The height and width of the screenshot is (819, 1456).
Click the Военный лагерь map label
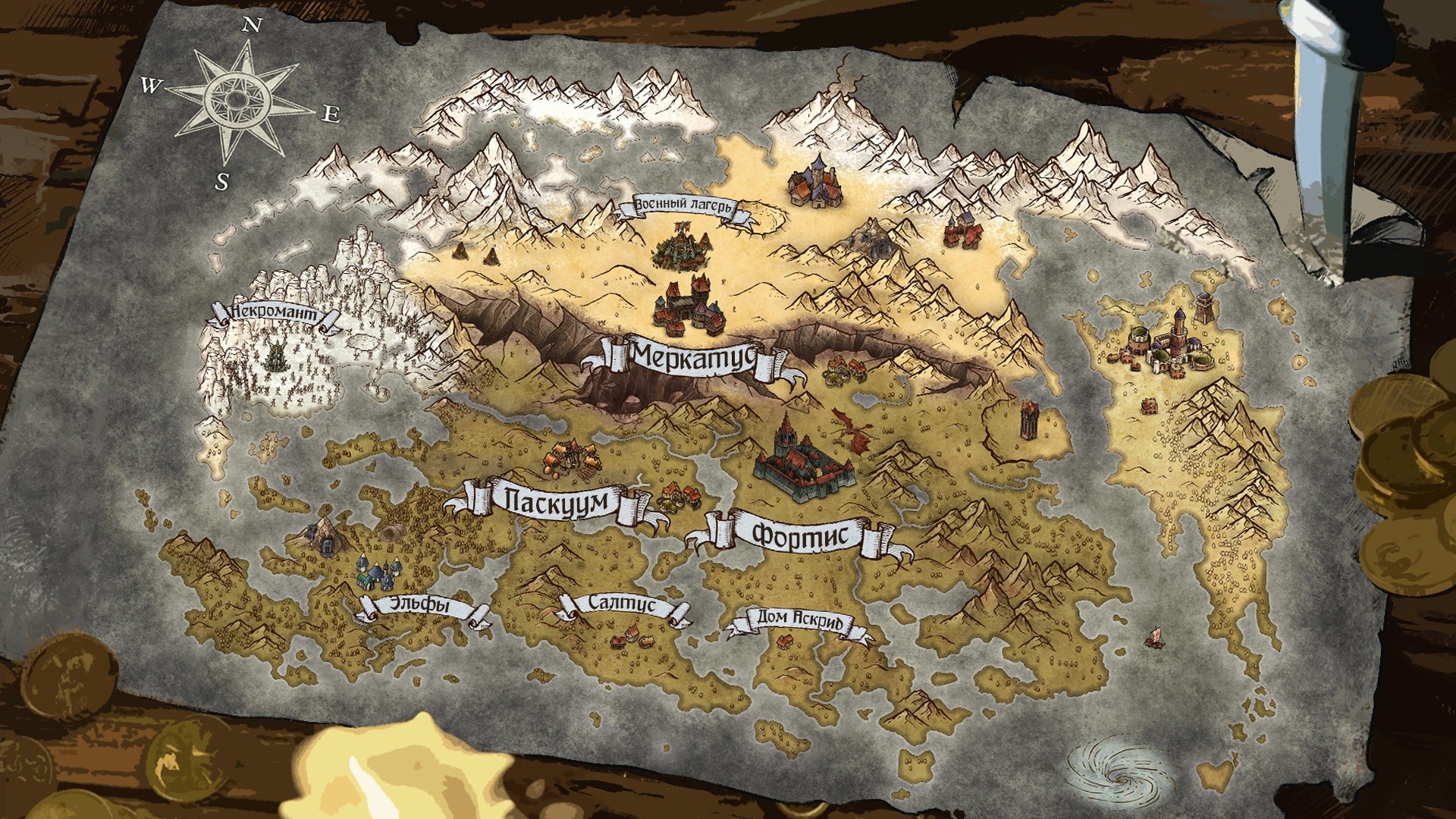coord(685,206)
